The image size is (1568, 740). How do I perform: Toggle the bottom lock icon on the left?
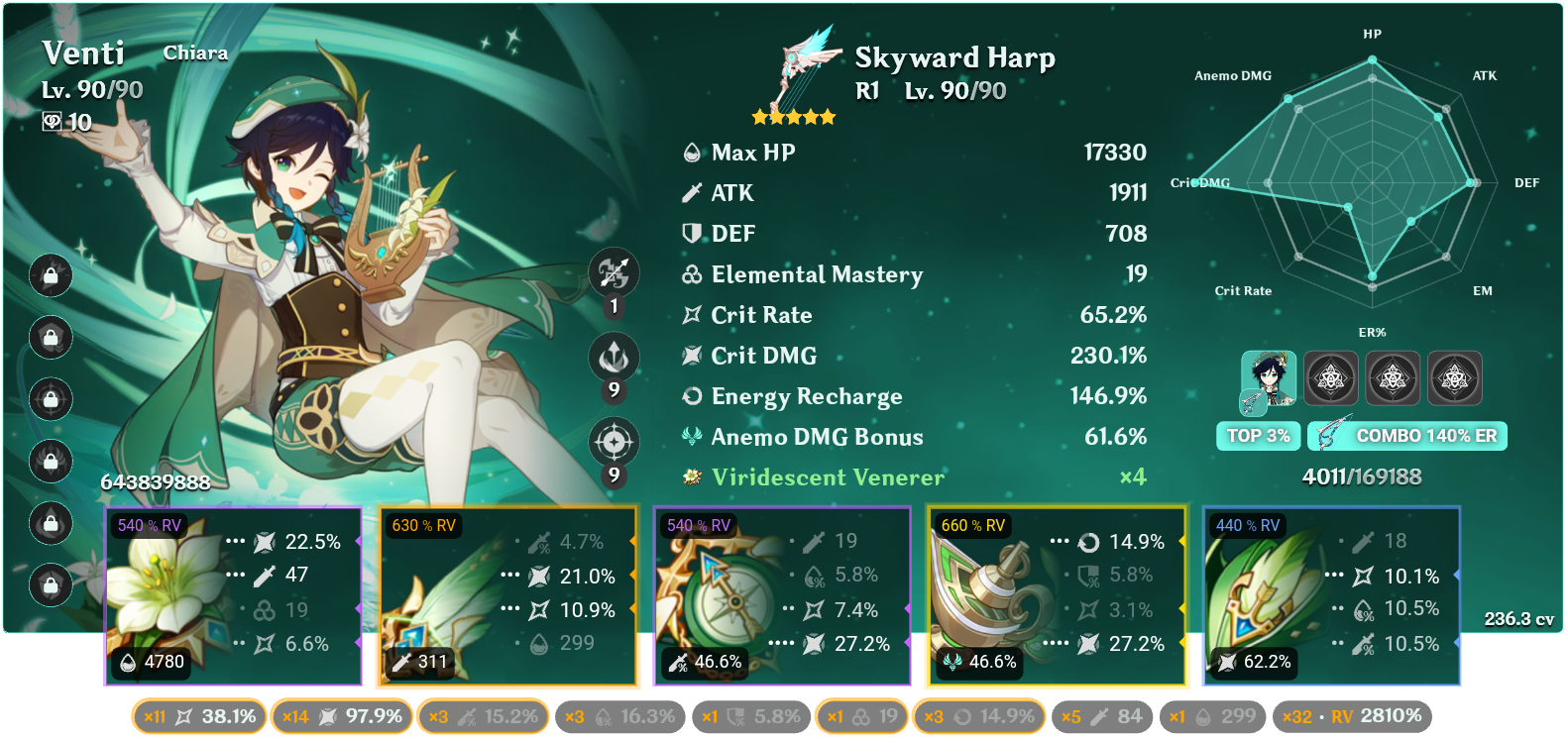pyautogui.click(x=51, y=584)
